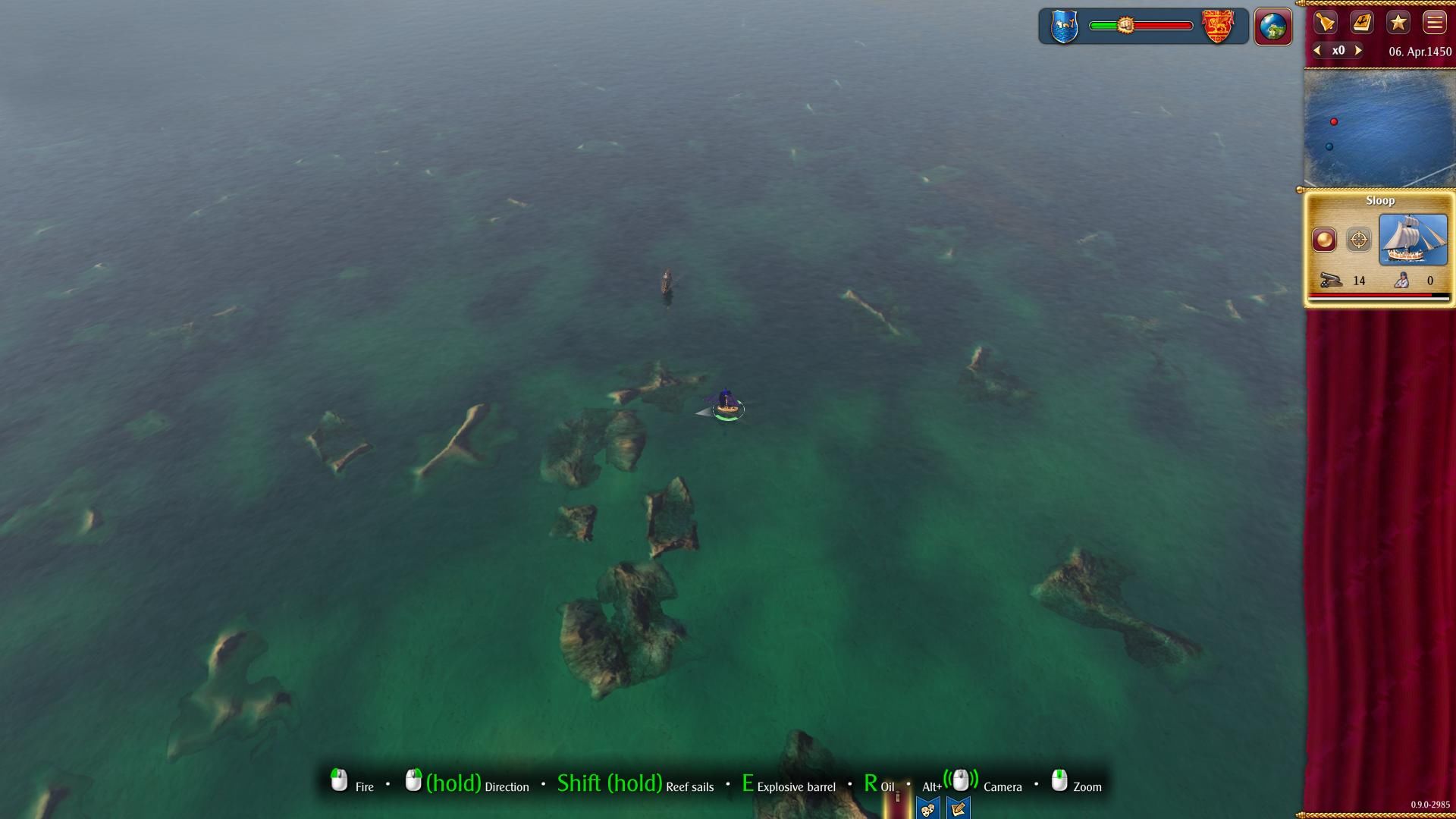Viewport: 1456px width, 819px height.
Task: Open the main menu hamburger button
Action: click(1434, 23)
